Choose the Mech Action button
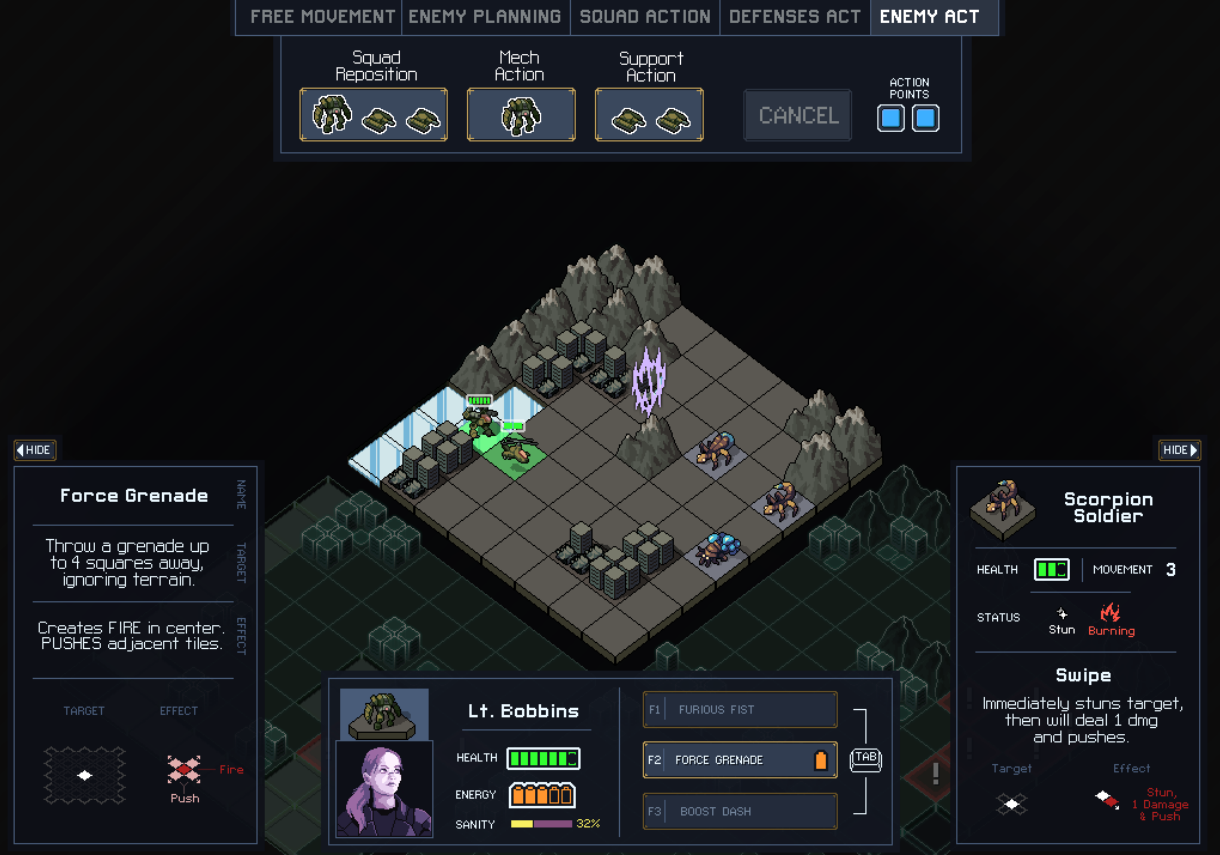 point(521,114)
